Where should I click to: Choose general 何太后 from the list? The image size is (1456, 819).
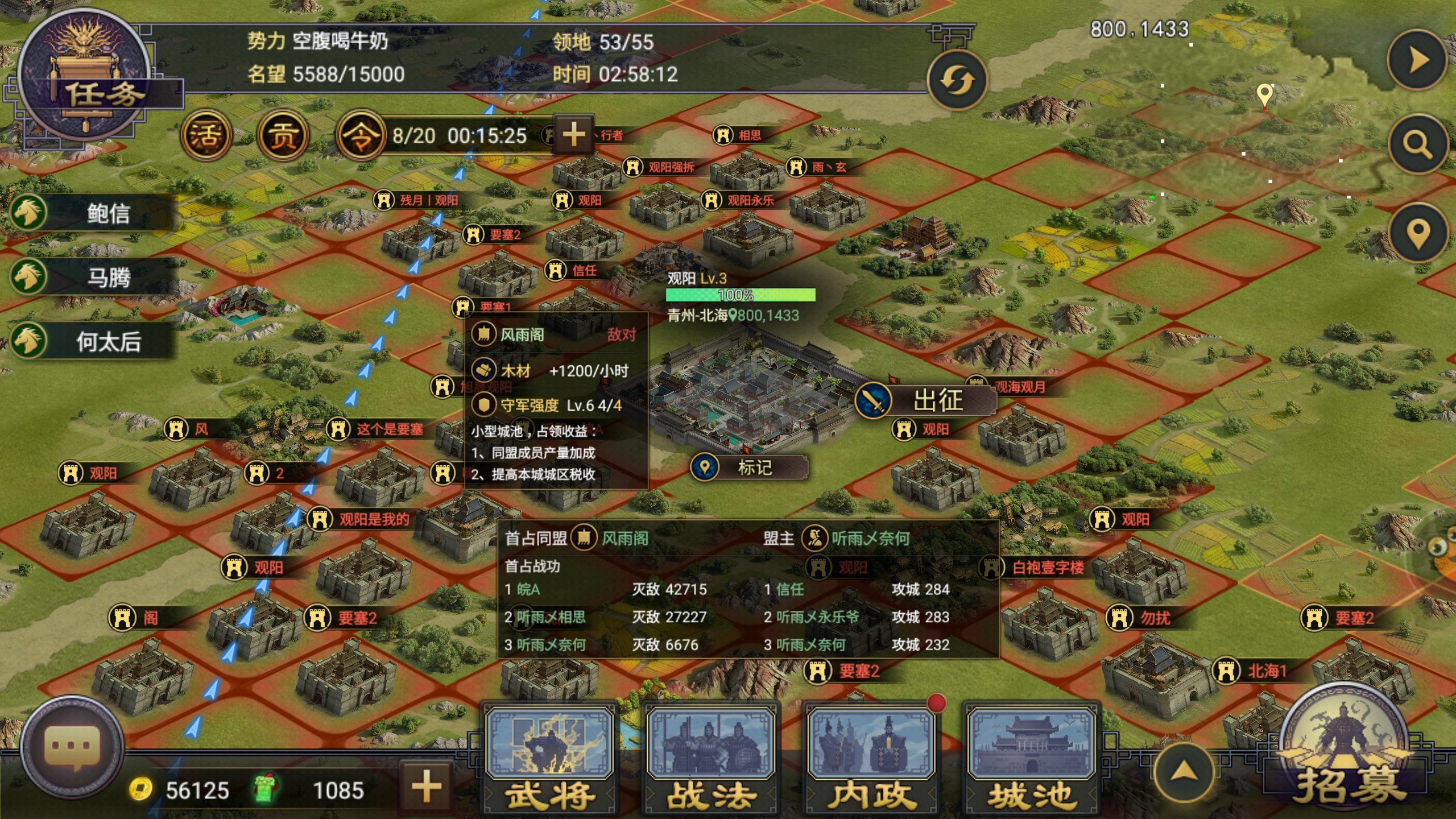coord(91,342)
